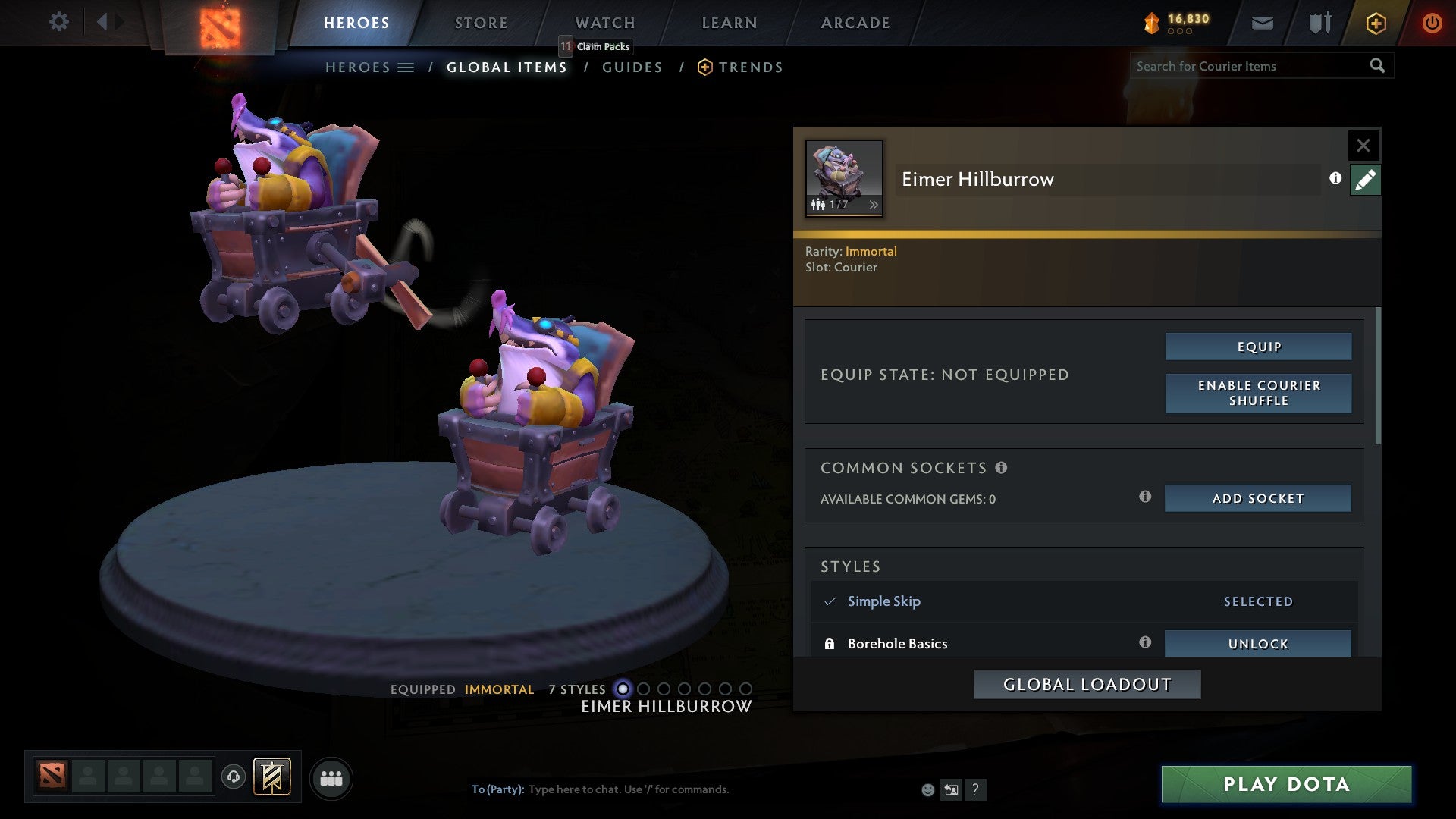The height and width of the screenshot is (819, 1456).
Task: Click the help question mark icon
Action: pyautogui.click(x=975, y=789)
